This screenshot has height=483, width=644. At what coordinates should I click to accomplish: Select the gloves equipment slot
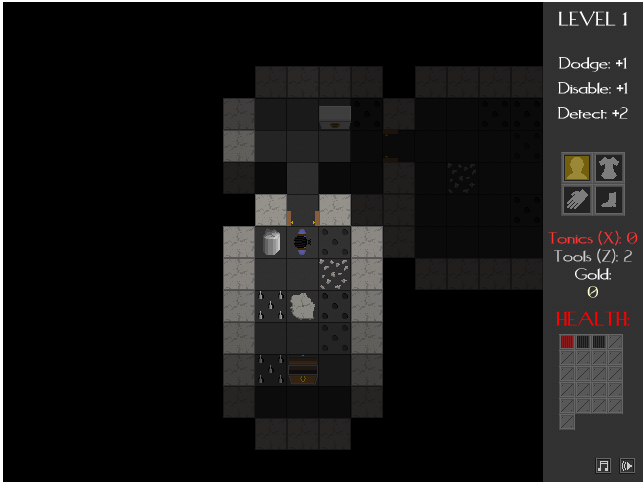coord(577,199)
